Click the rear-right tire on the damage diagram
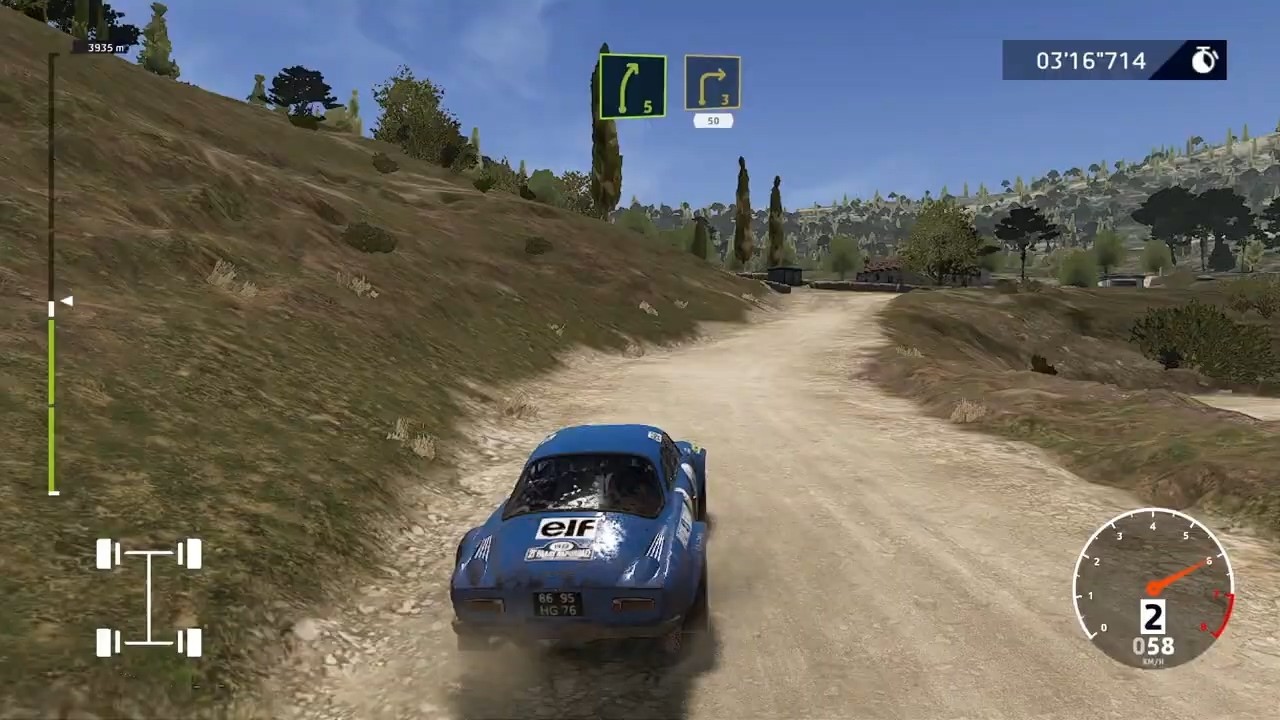The image size is (1280, 720). [190, 640]
